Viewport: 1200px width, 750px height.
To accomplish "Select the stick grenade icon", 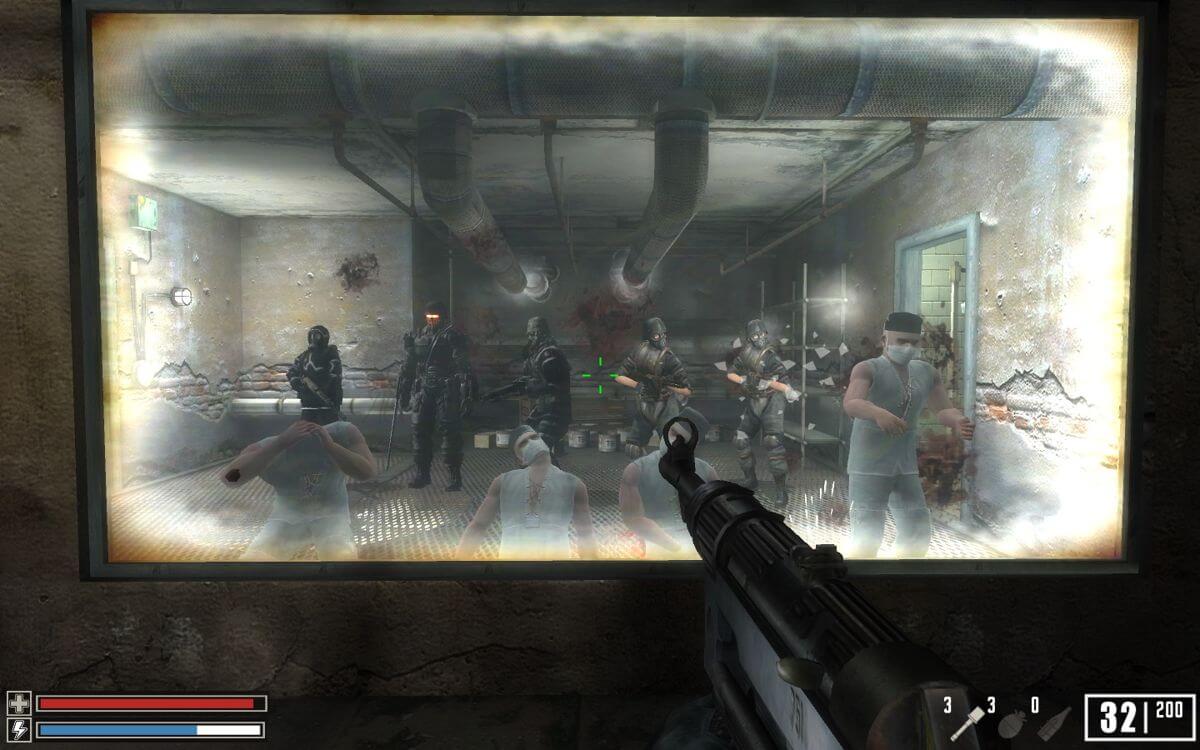I will [x=967, y=722].
